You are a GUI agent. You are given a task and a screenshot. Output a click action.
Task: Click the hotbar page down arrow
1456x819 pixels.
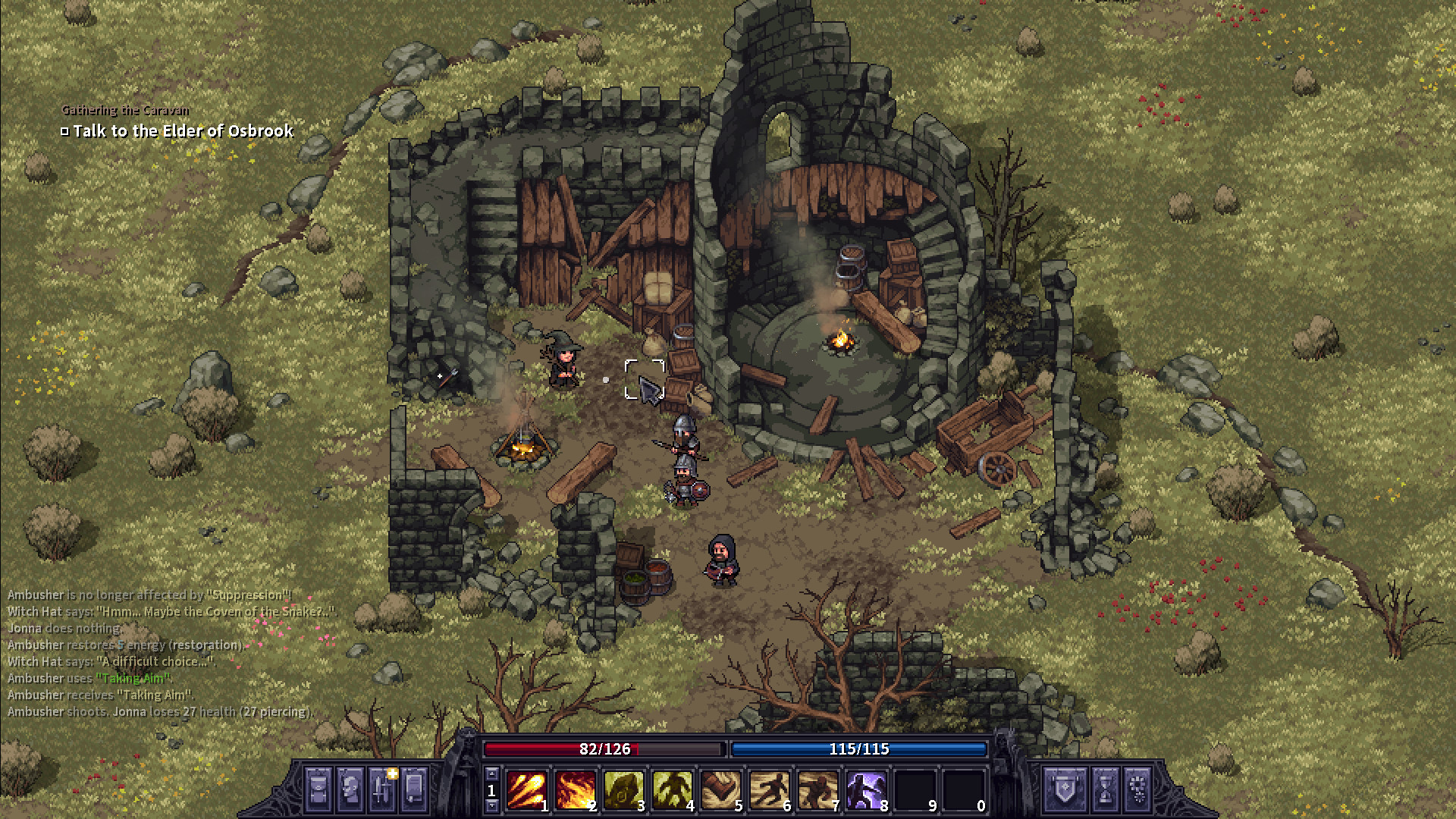tap(491, 805)
